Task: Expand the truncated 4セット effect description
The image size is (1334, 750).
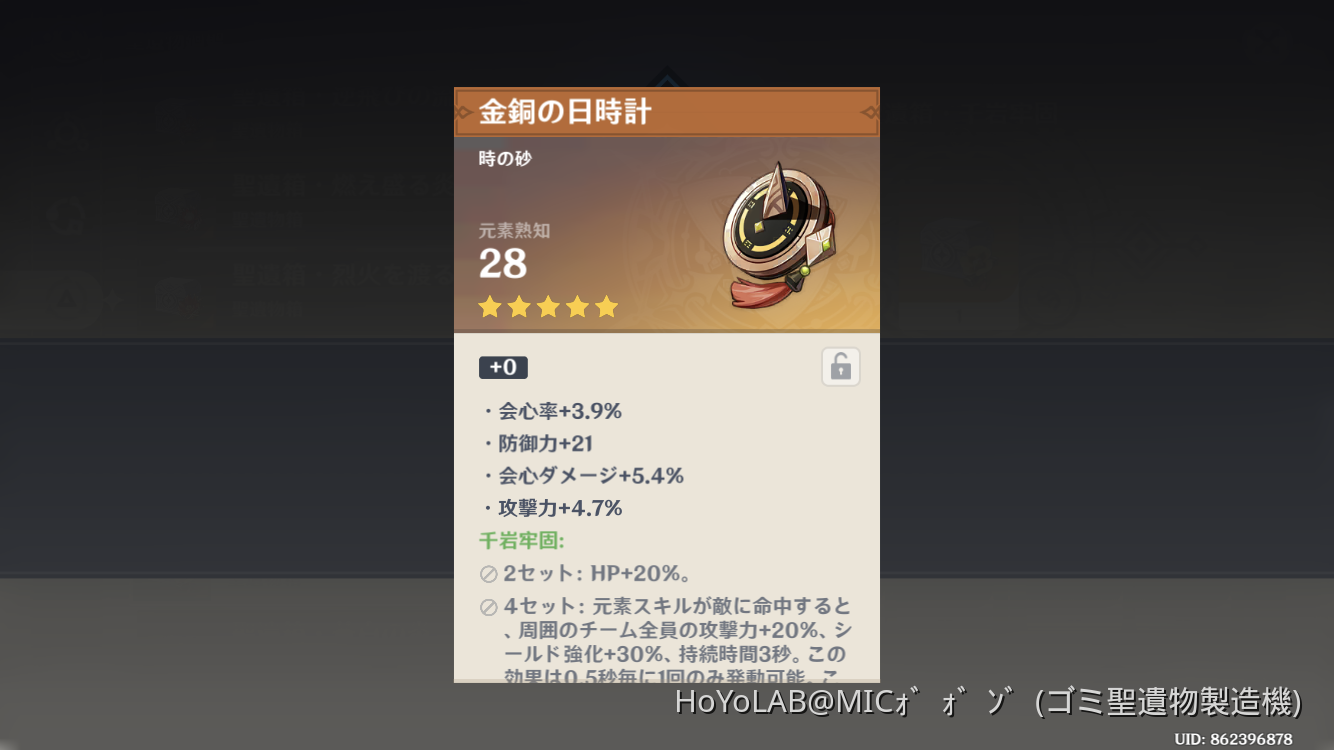Action: [666, 640]
